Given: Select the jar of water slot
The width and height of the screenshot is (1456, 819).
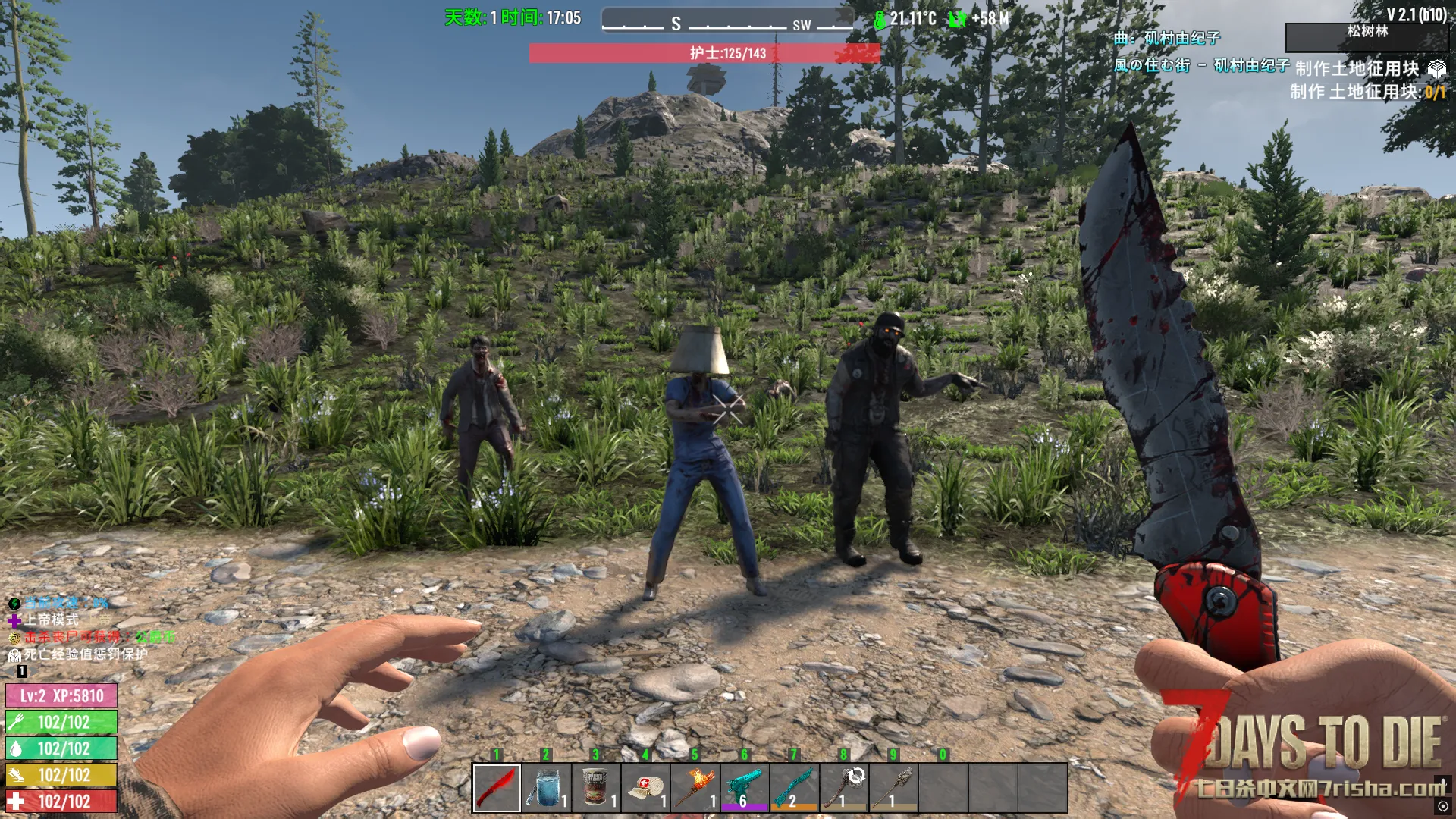Looking at the screenshot, I should [547, 788].
